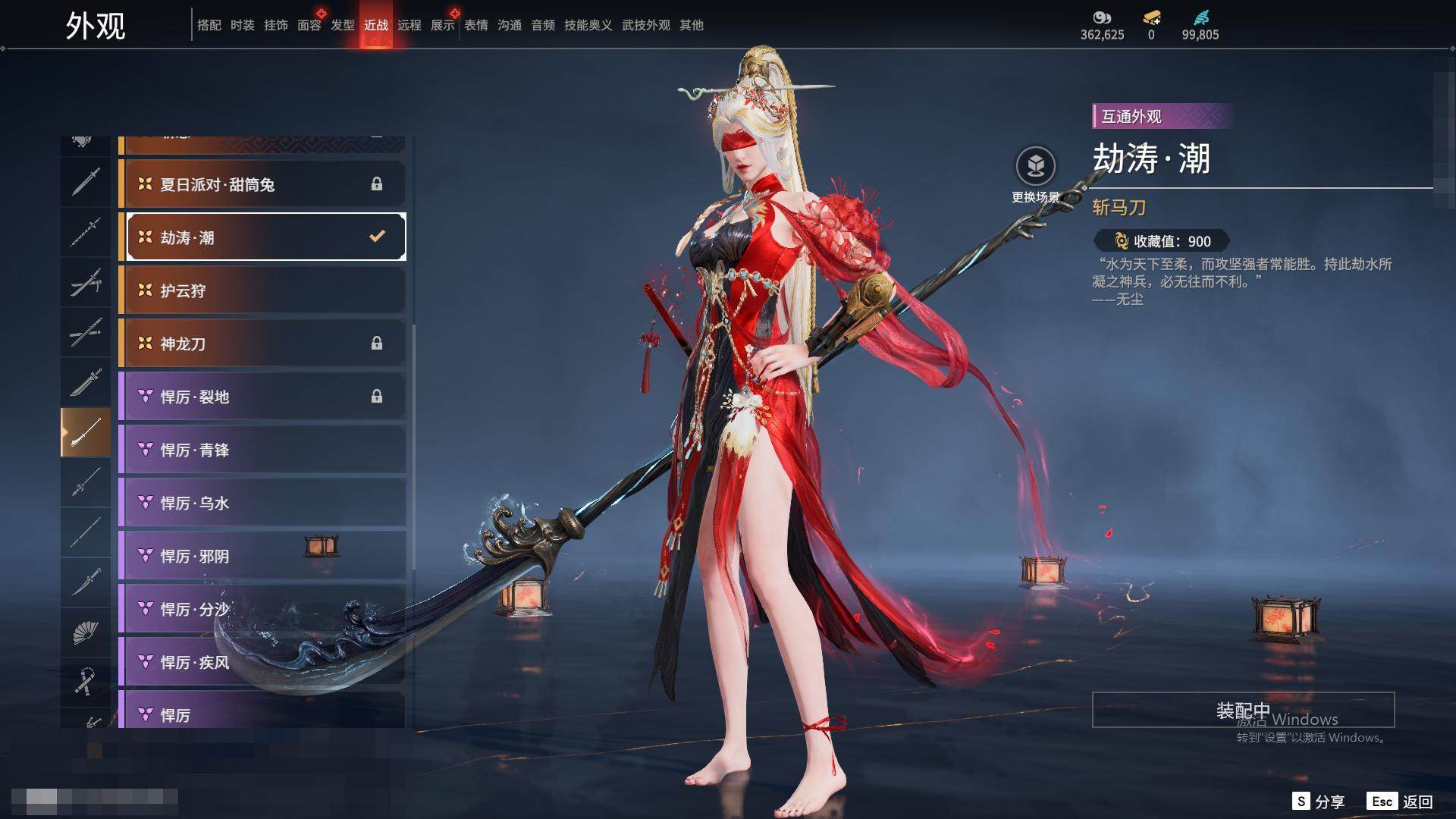
Task: Click the 返回 back button
Action: 1400,802
